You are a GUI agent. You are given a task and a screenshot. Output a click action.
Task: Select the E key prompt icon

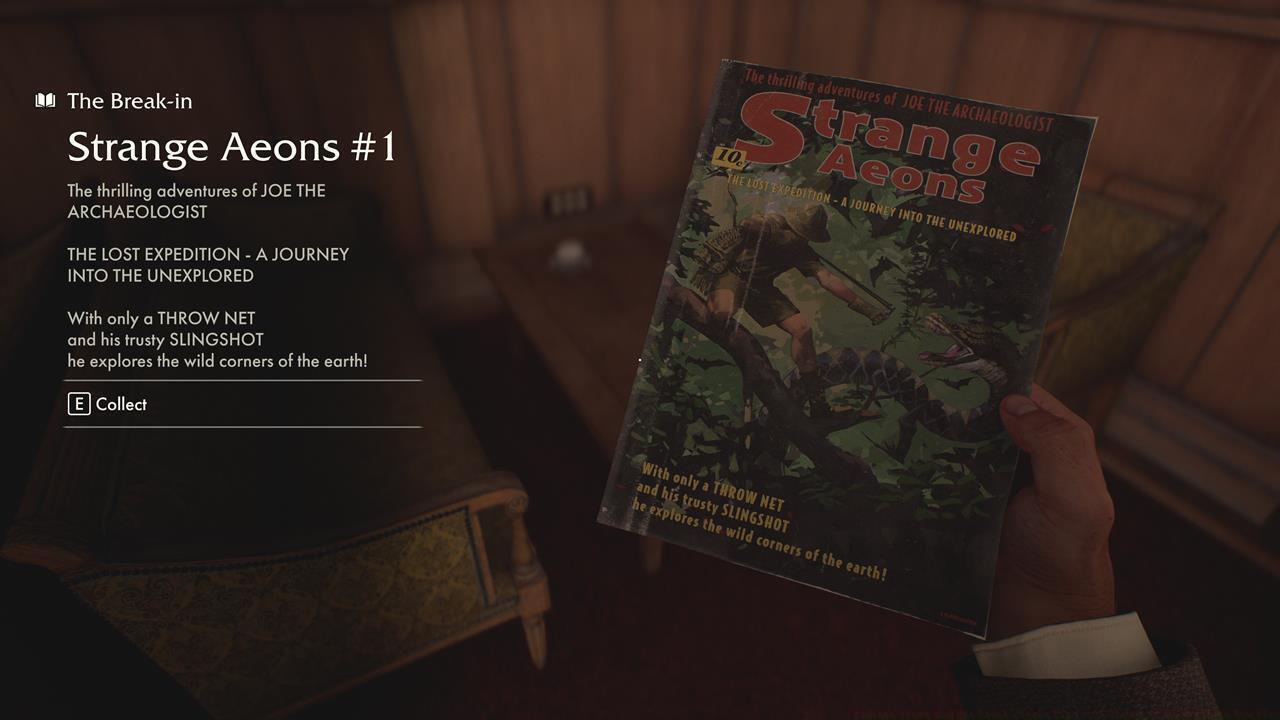pyautogui.click(x=79, y=404)
